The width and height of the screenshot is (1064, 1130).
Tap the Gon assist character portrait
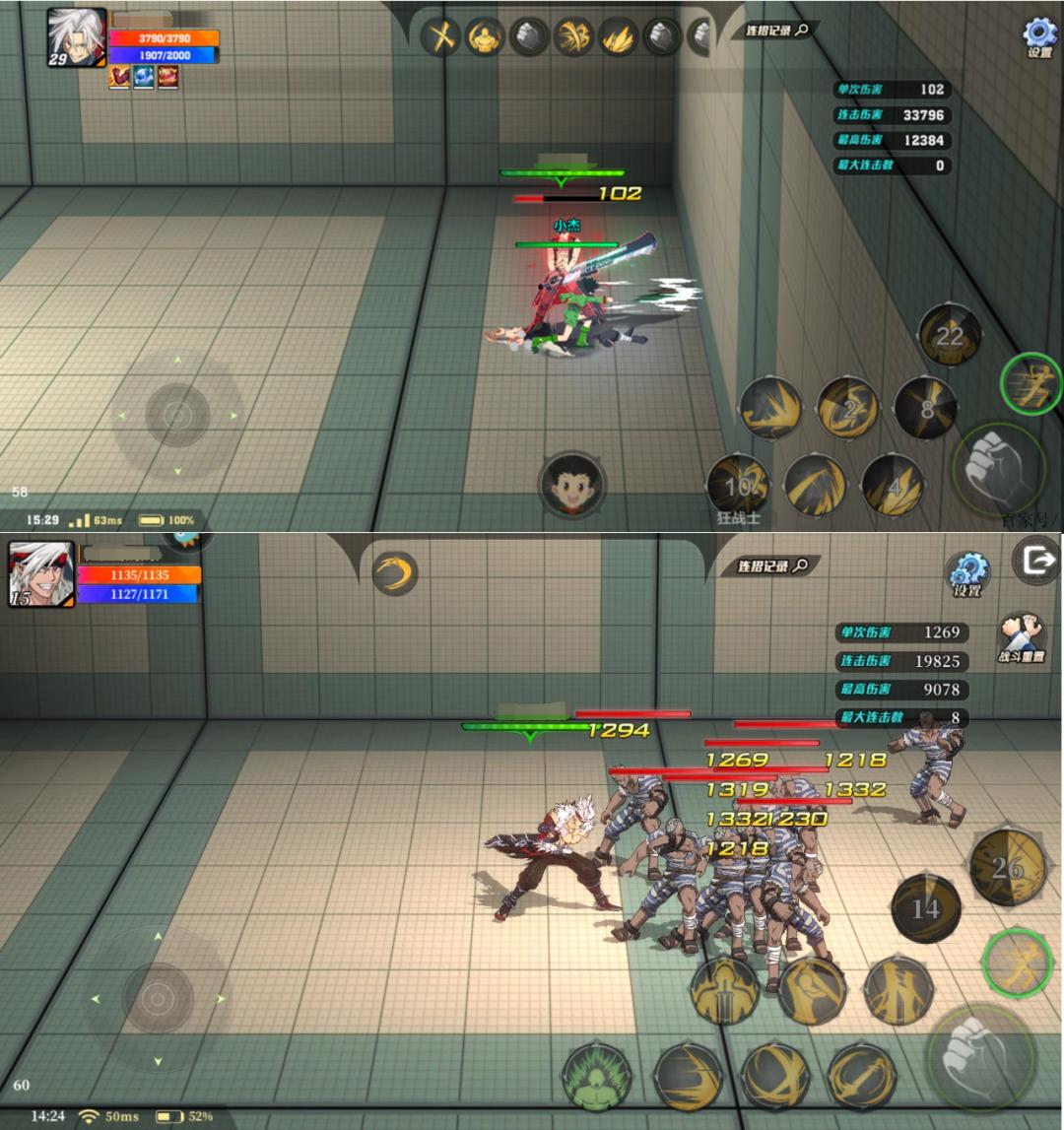(x=572, y=485)
